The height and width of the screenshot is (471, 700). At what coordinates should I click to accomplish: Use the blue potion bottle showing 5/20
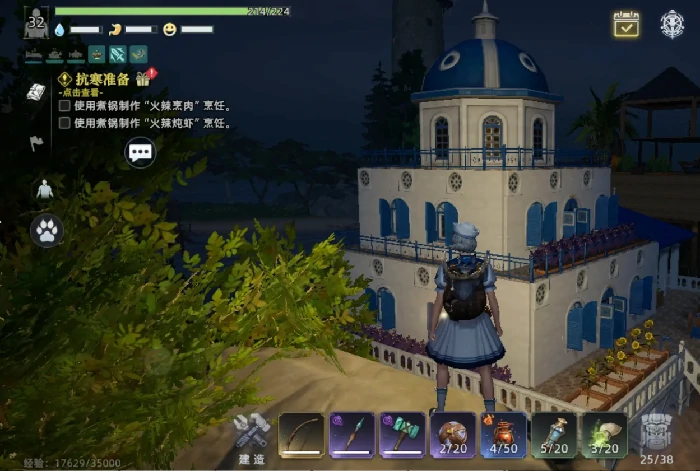[554, 435]
